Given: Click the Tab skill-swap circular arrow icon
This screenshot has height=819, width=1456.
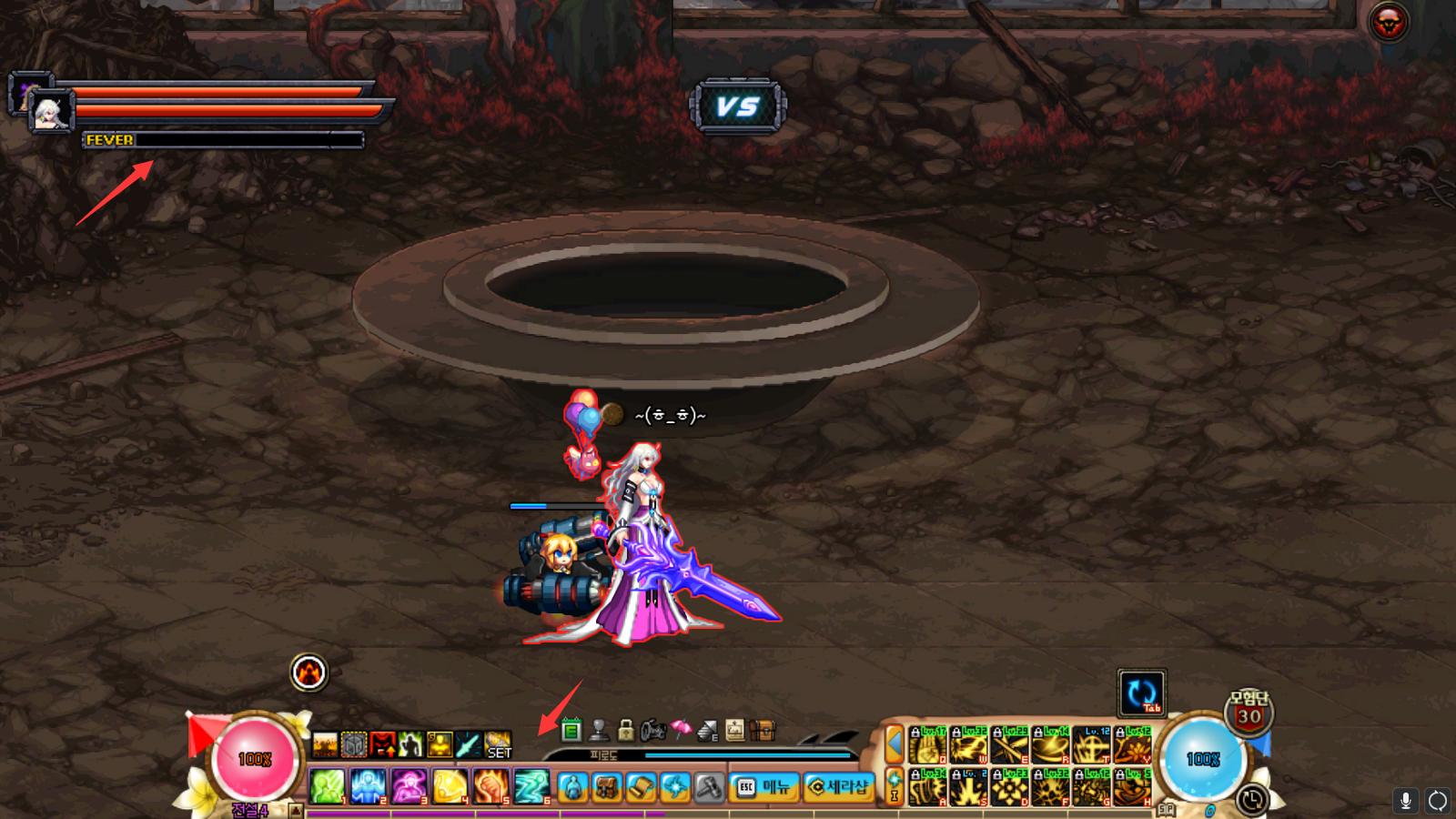Looking at the screenshot, I should pyautogui.click(x=1142, y=692).
